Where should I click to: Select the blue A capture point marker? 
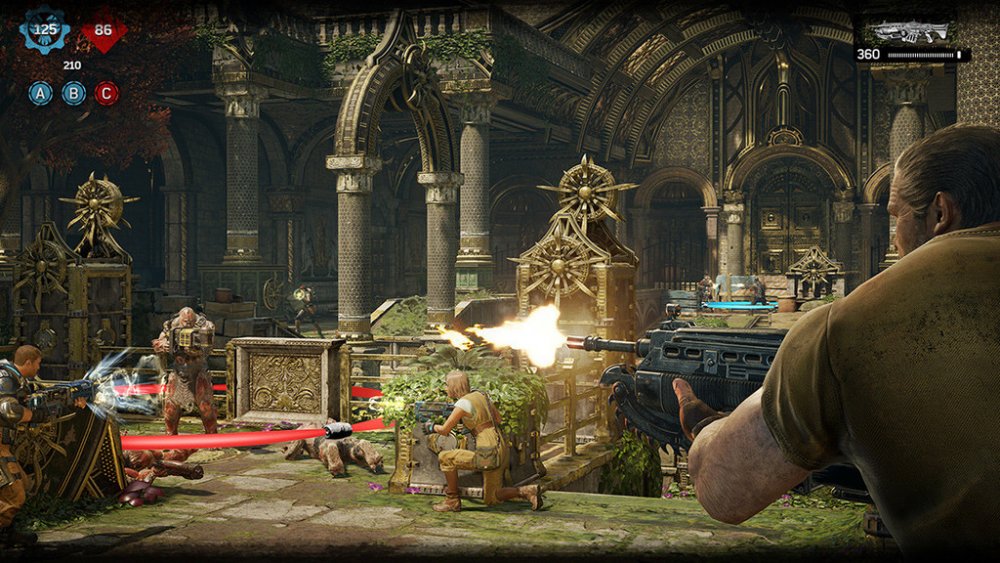coord(41,94)
